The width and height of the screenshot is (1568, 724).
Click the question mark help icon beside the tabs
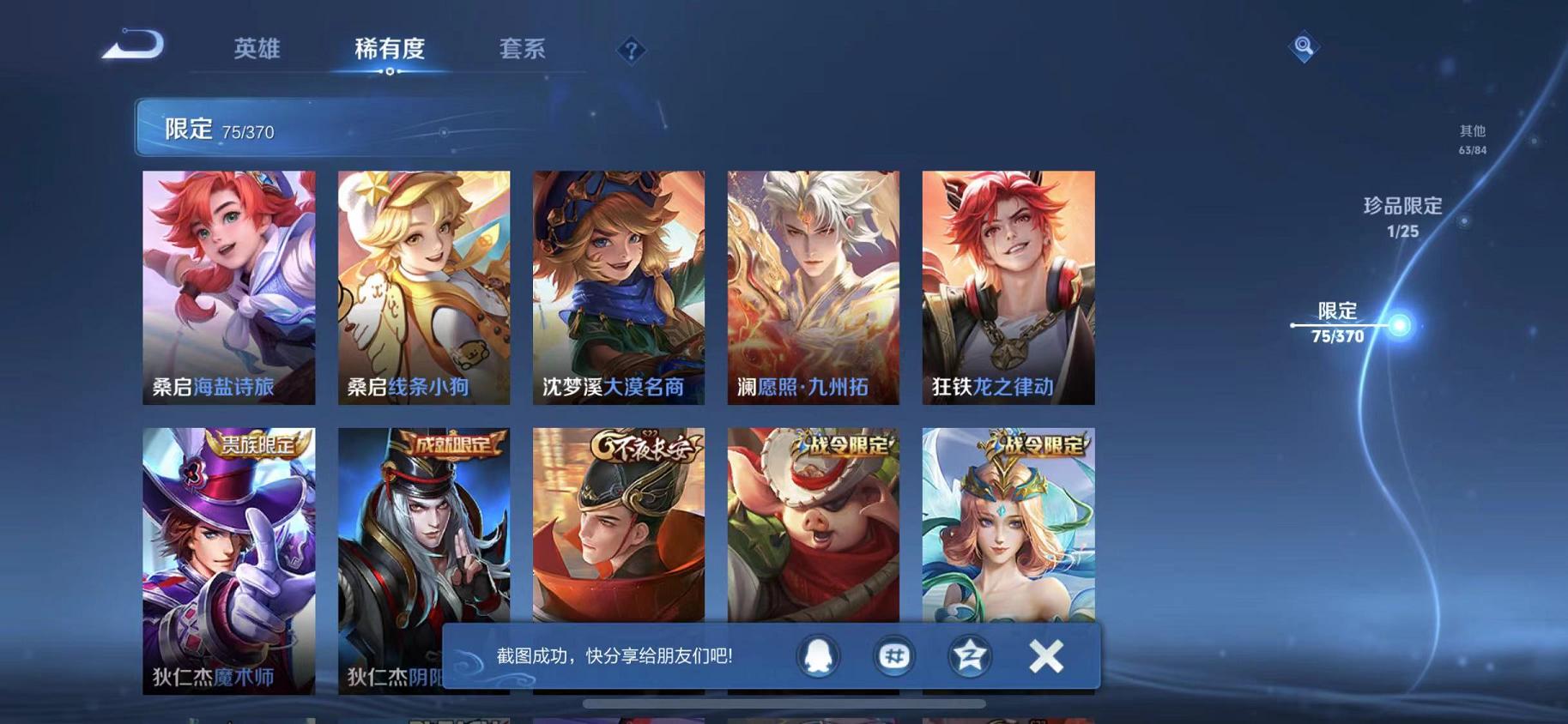click(x=631, y=51)
